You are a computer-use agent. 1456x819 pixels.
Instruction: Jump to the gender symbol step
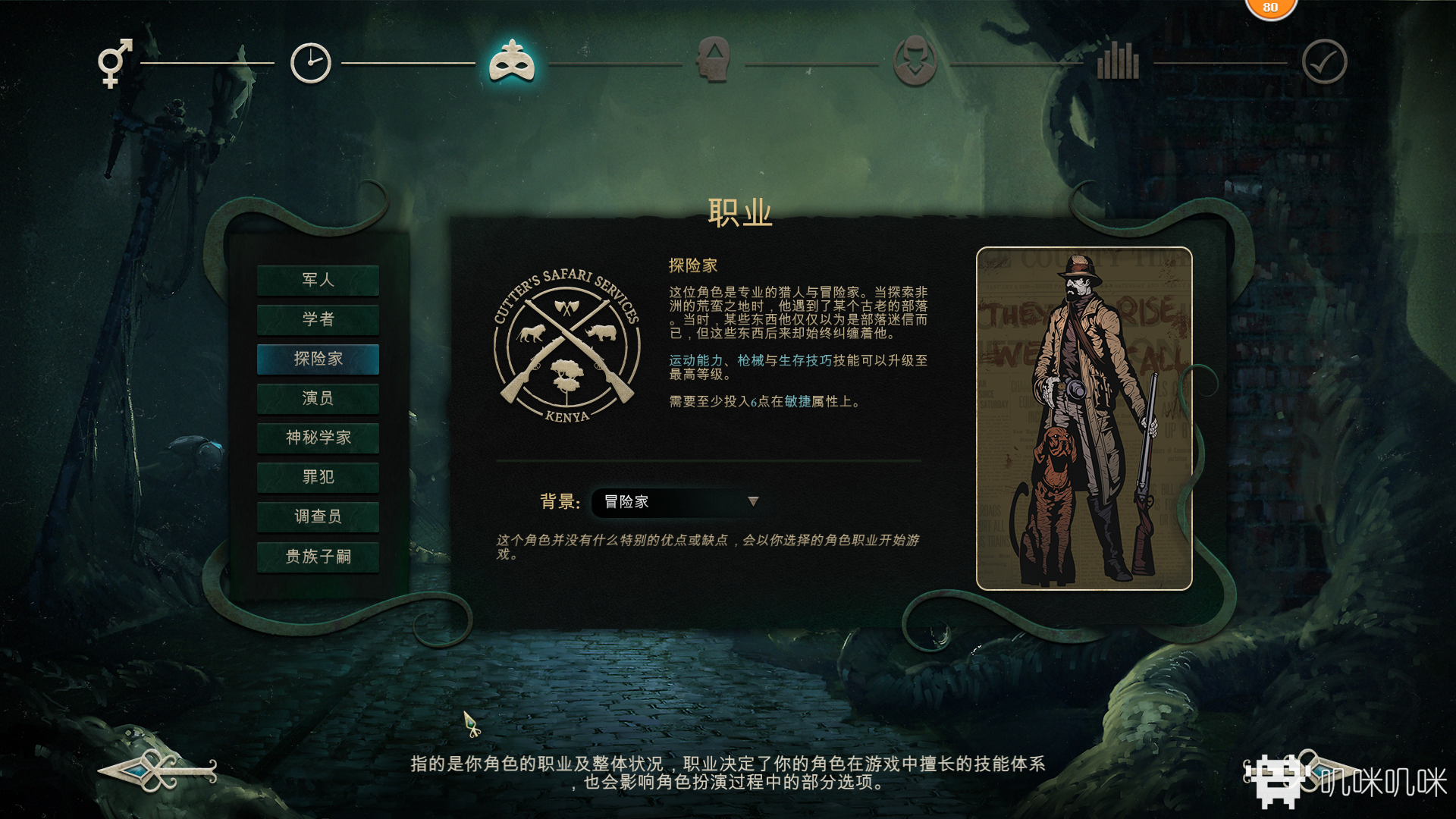point(115,62)
